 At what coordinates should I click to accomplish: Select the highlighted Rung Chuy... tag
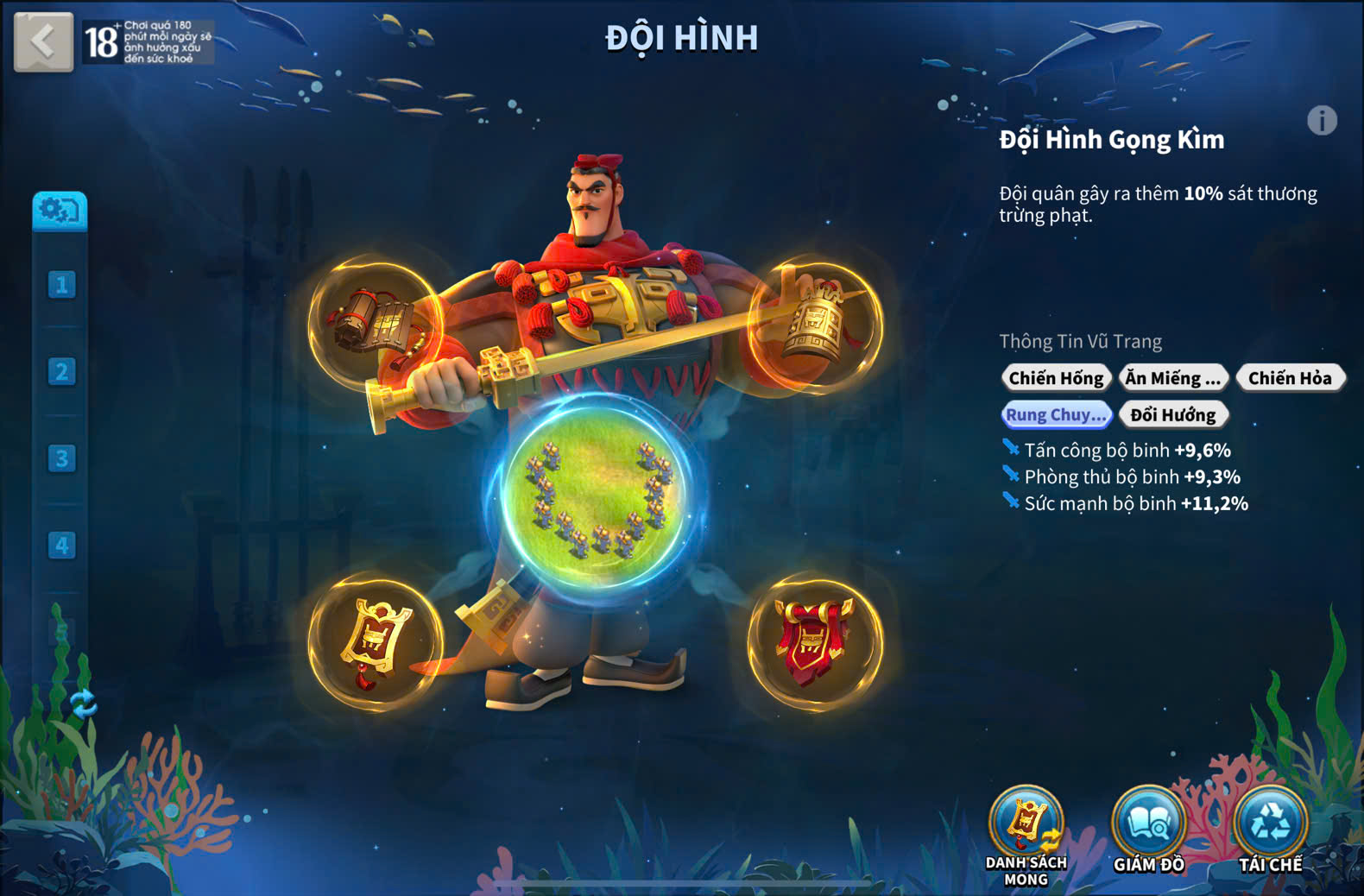[x=1056, y=415]
